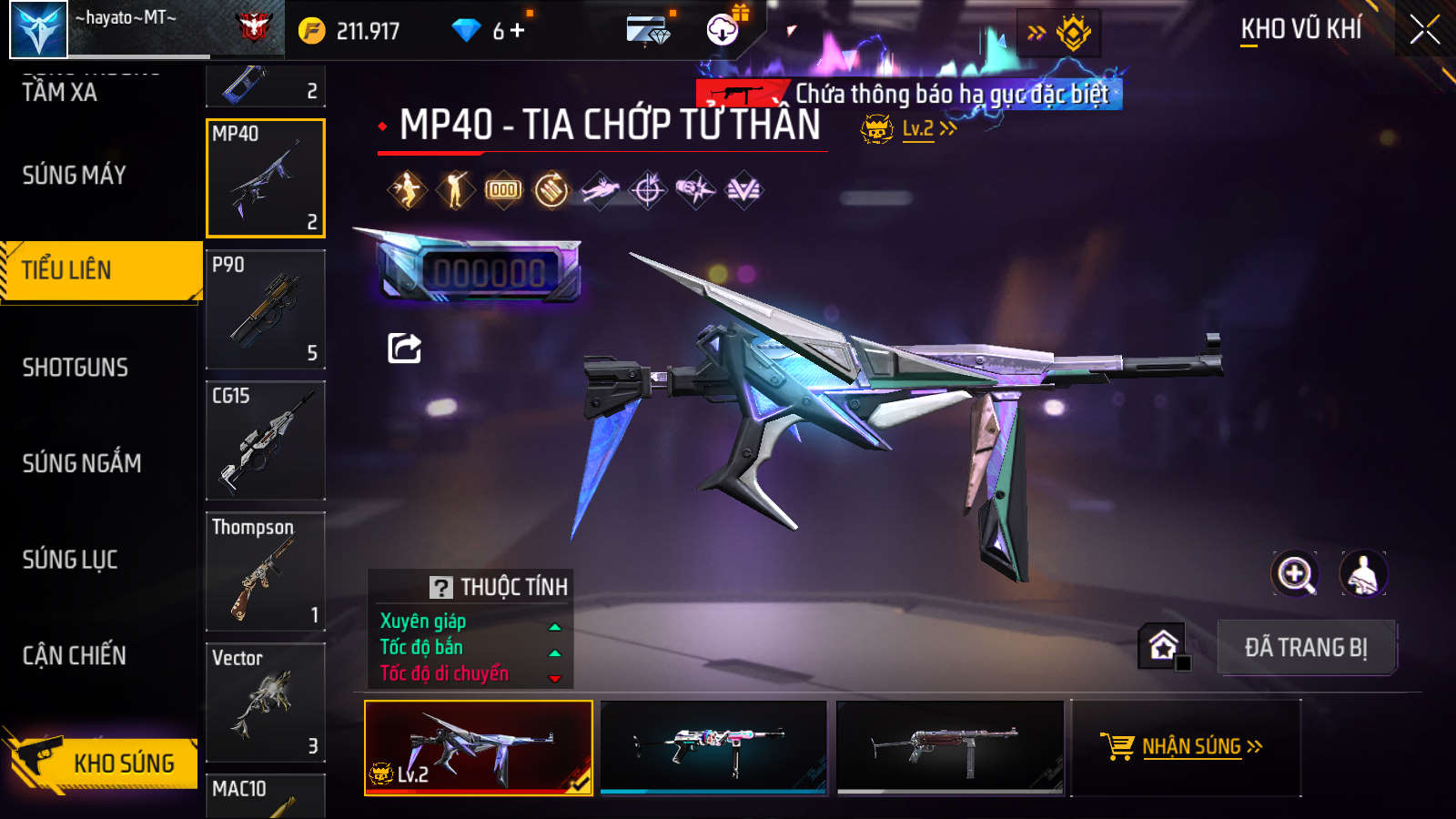Open the character preview icon

(1363, 574)
